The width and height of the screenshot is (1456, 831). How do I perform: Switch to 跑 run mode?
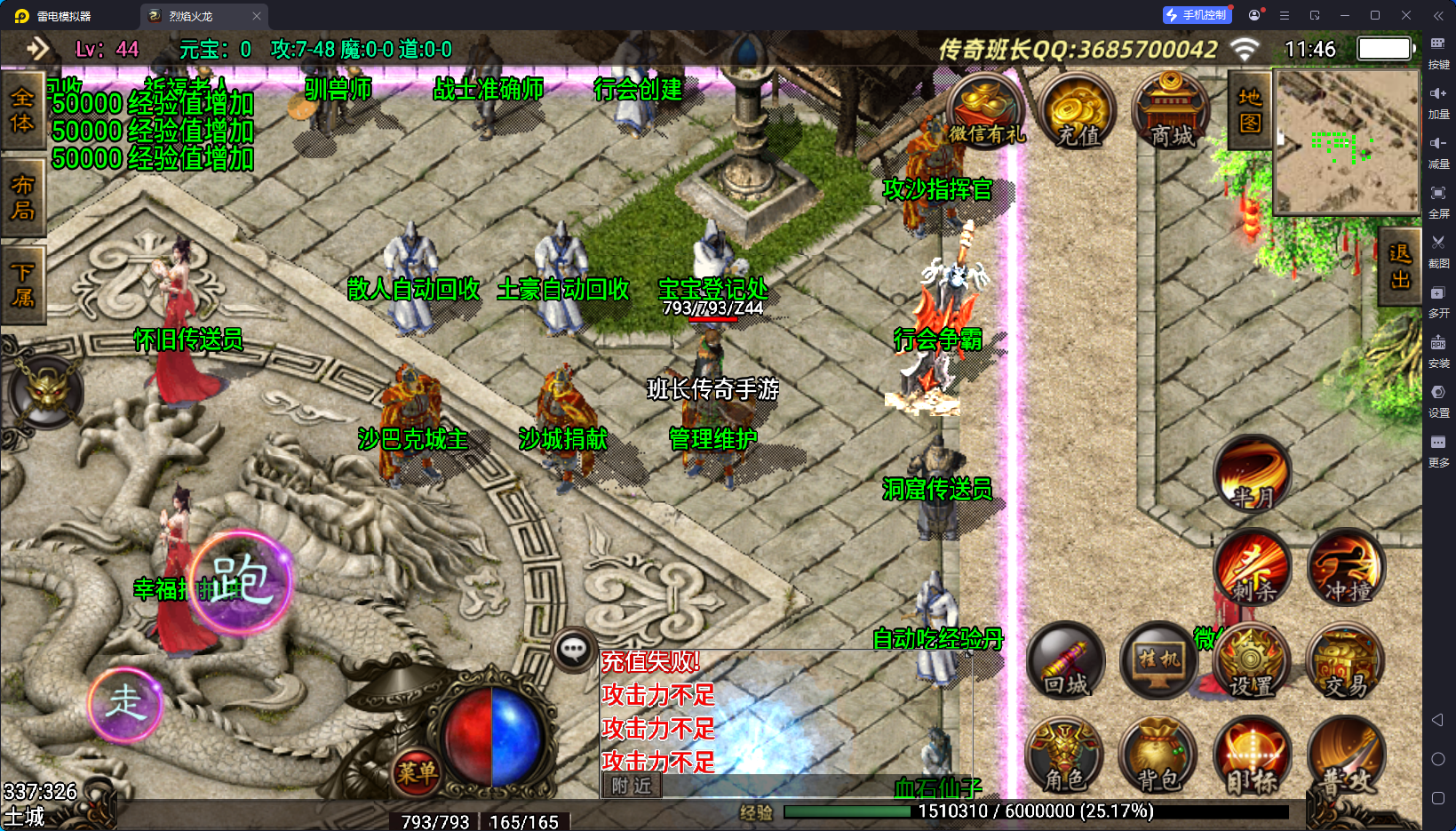click(240, 581)
